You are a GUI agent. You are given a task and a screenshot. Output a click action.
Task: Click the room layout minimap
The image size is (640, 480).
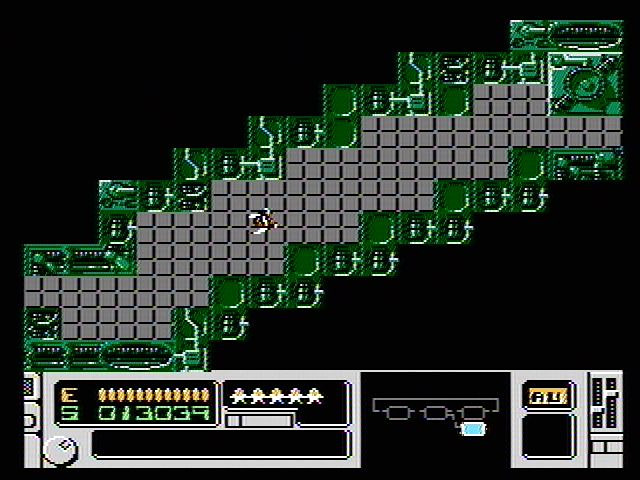tap(431, 414)
